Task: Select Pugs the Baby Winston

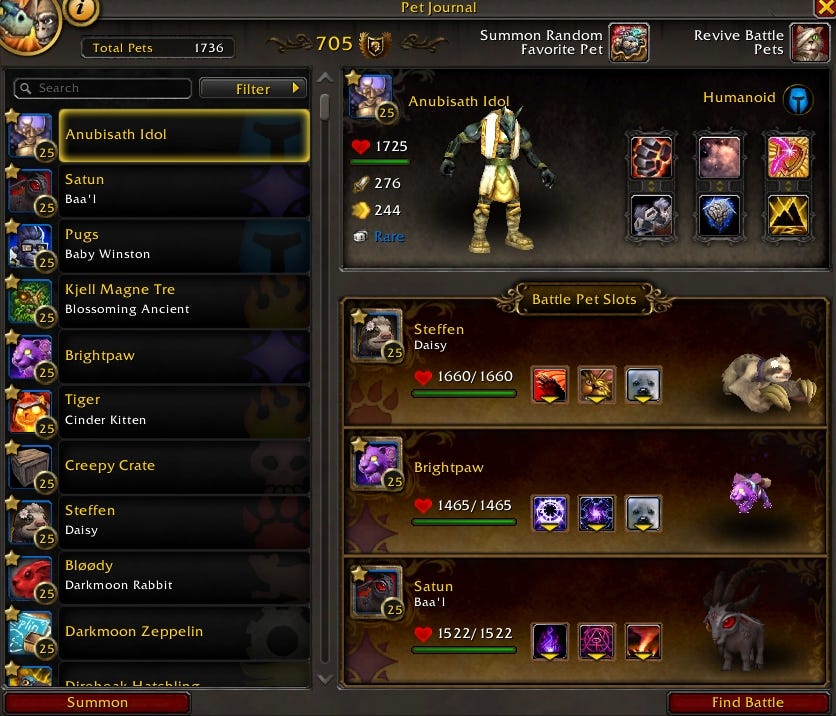Action: [x=184, y=244]
